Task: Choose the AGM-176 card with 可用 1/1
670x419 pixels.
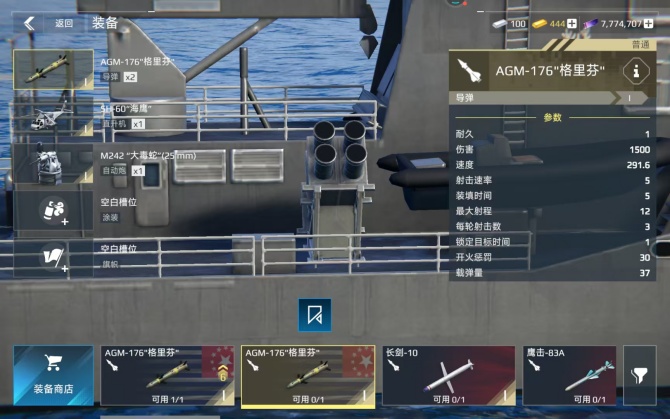Action: point(167,375)
